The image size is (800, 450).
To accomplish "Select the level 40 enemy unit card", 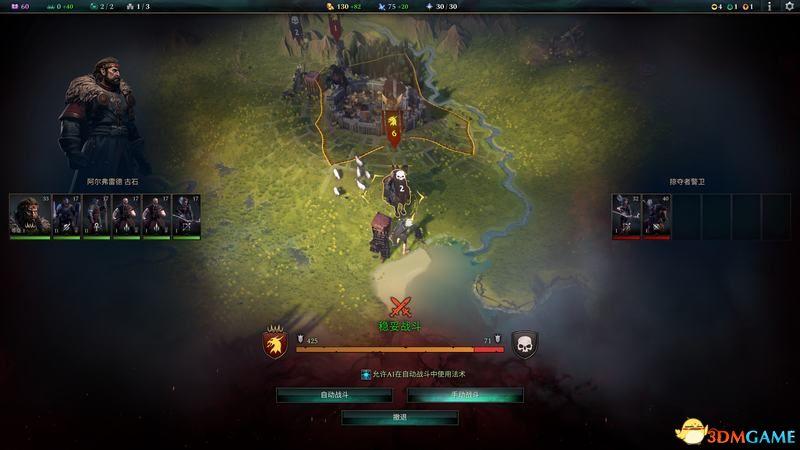I will click(x=656, y=215).
